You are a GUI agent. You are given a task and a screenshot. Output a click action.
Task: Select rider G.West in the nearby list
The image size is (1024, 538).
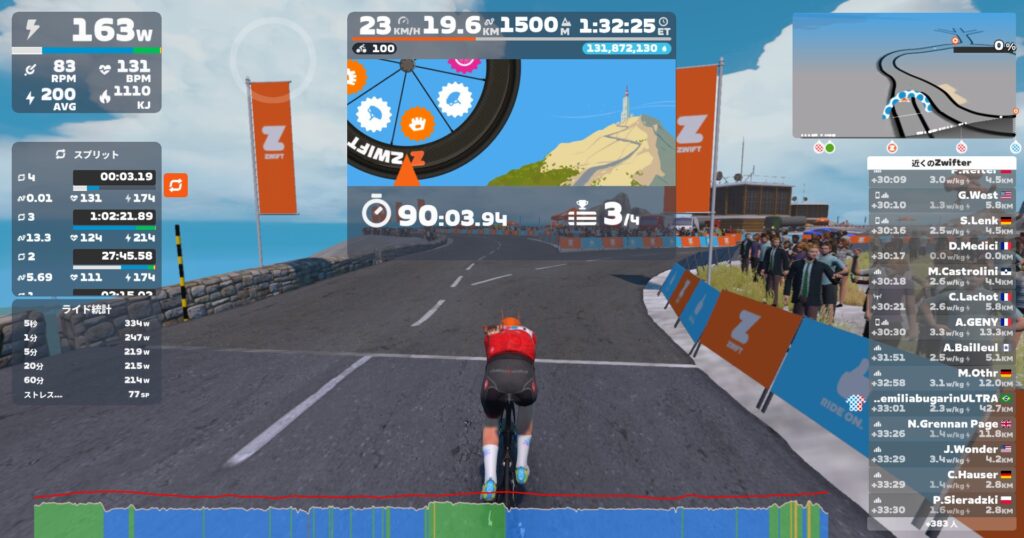[x=943, y=199]
